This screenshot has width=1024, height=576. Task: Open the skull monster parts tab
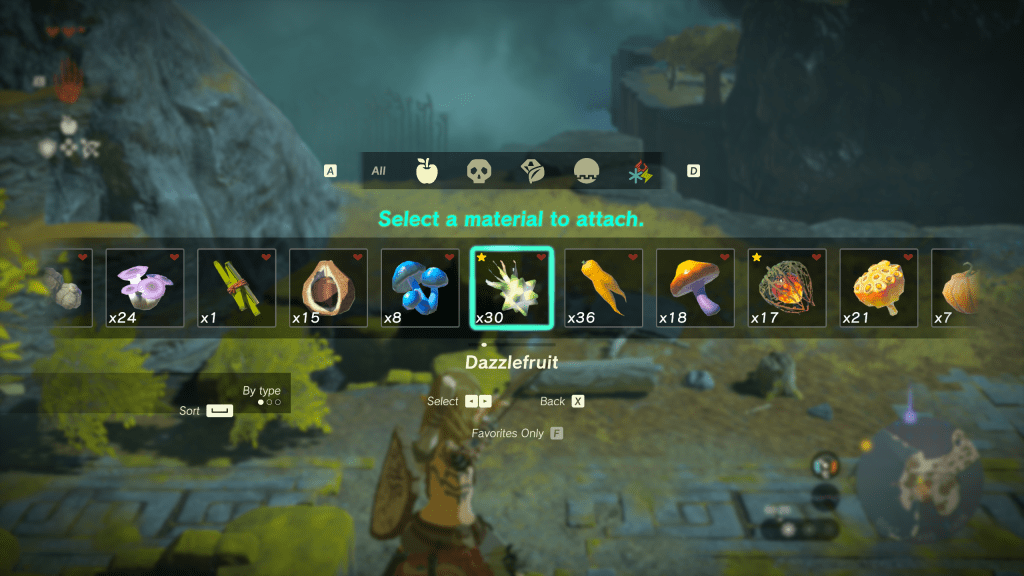(480, 171)
